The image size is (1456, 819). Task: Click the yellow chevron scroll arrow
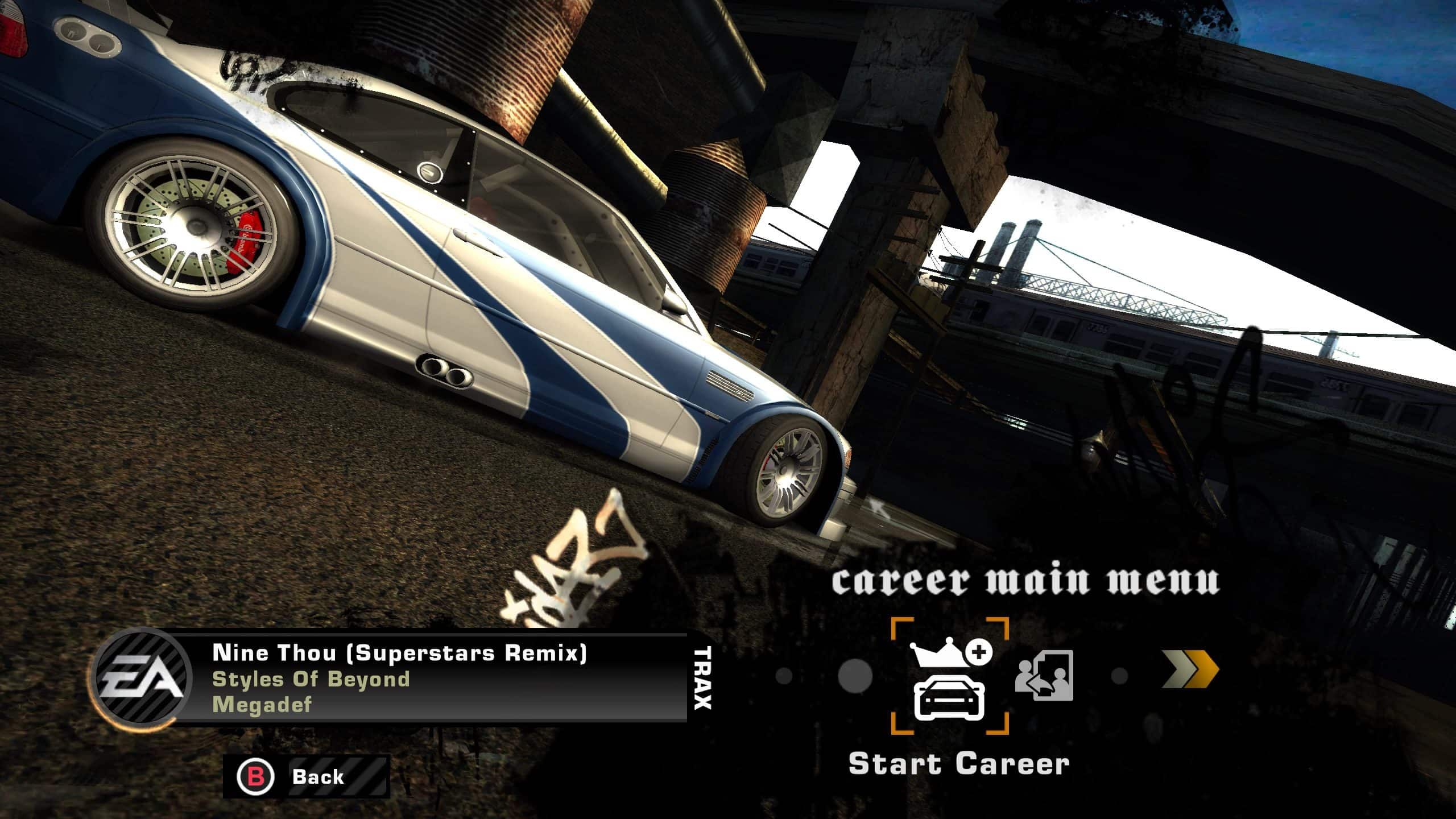point(1190,670)
